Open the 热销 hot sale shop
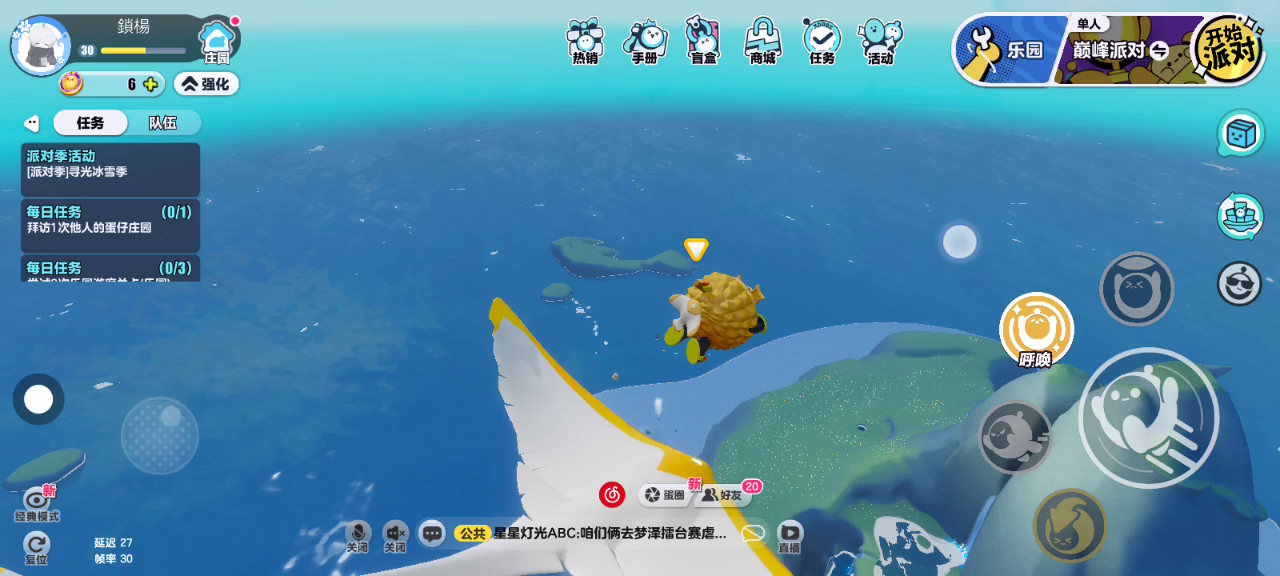The width and height of the screenshot is (1280, 576). (x=585, y=41)
